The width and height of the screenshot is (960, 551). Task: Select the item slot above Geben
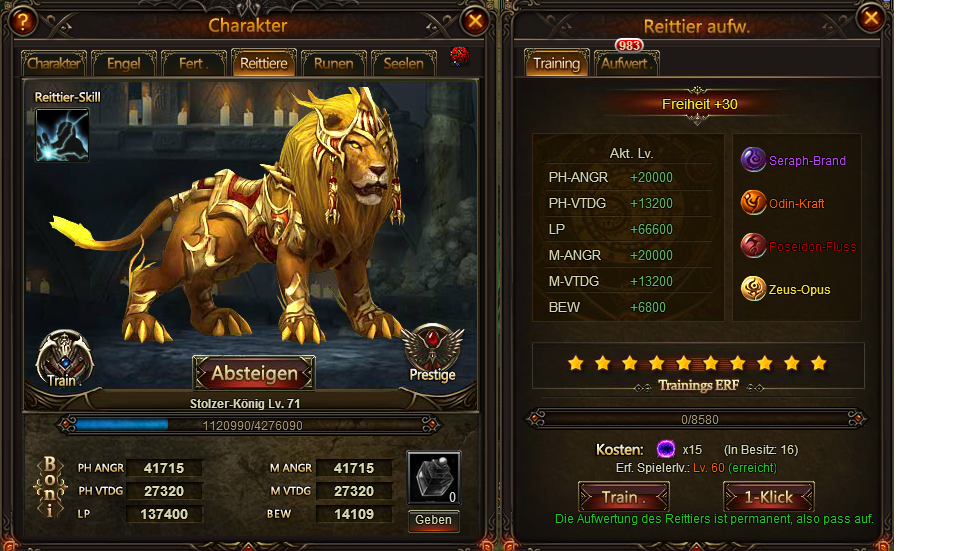[434, 478]
